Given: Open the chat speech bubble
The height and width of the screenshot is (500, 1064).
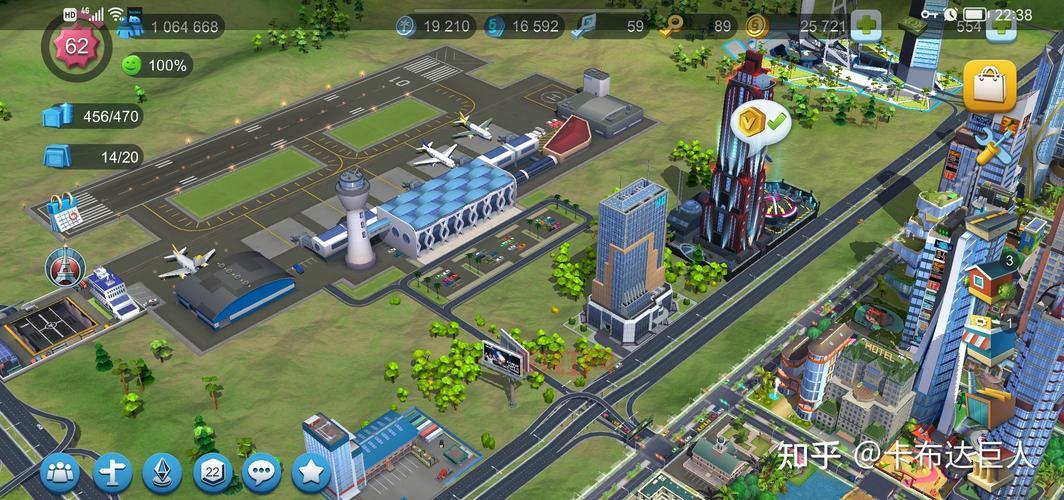Looking at the screenshot, I should click(x=262, y=472).
